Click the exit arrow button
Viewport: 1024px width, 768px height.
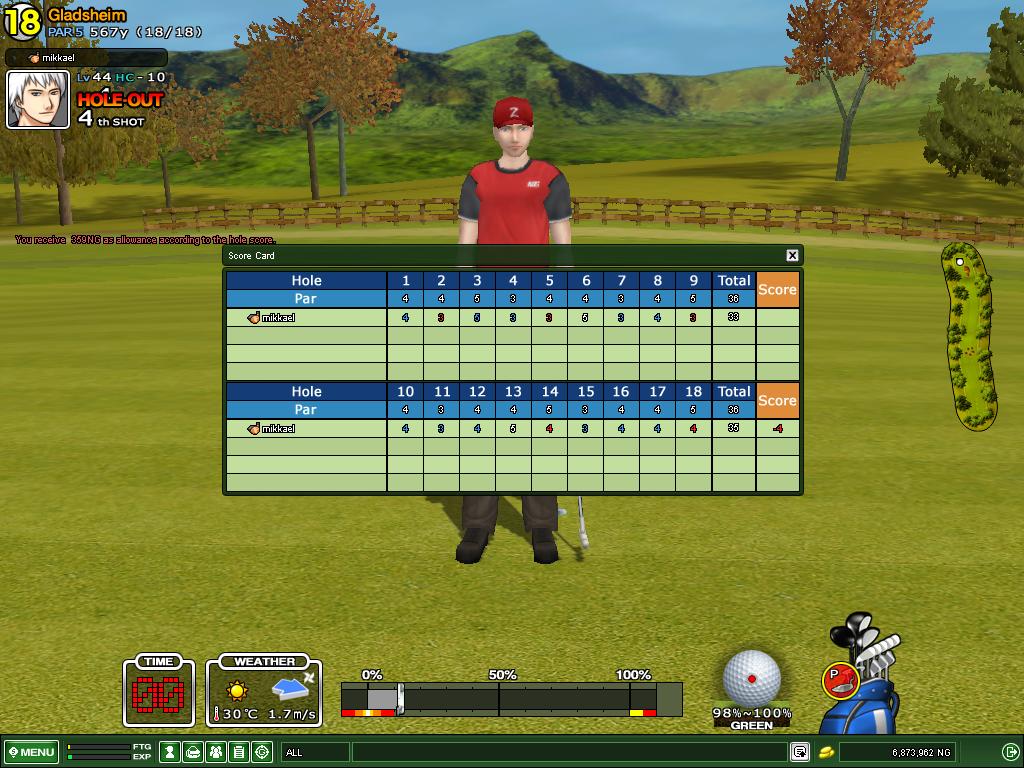coord(1010,752)
